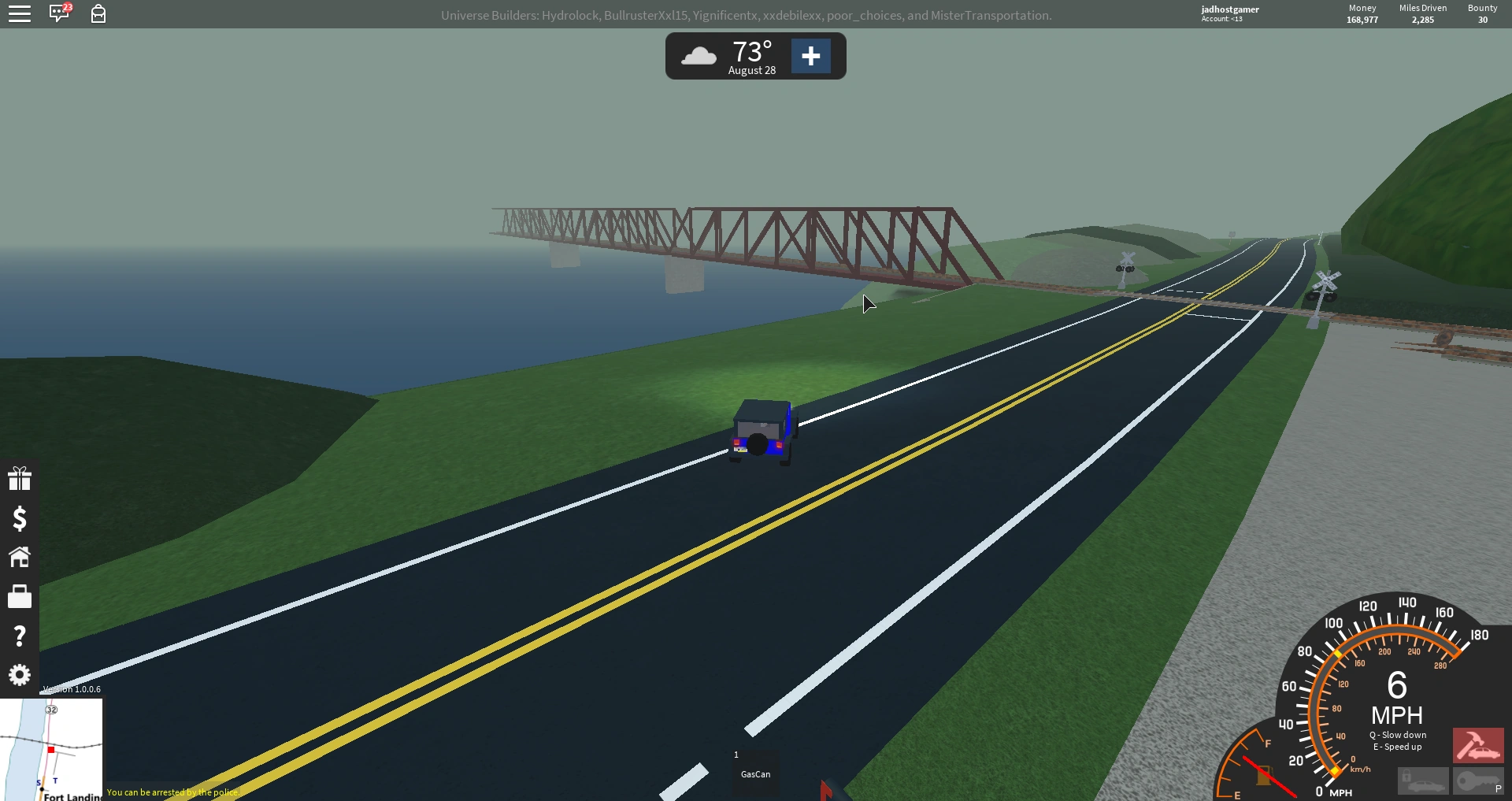This screenshot has width=1512, height=801.
Task: Click the police arrest warning message
Action: (x=173, y=793)
